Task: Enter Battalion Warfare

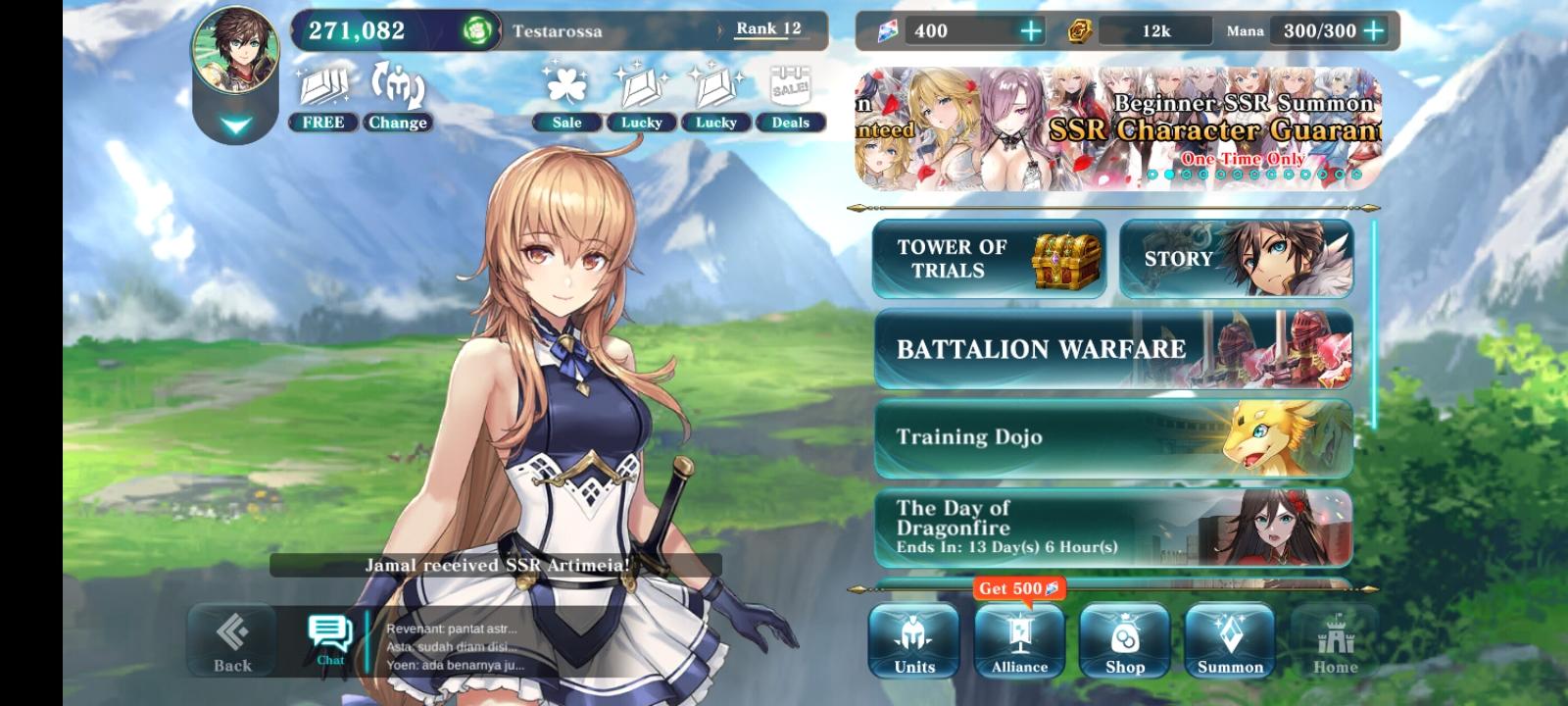Action: pyautogui.click(x=1112, y=348)
